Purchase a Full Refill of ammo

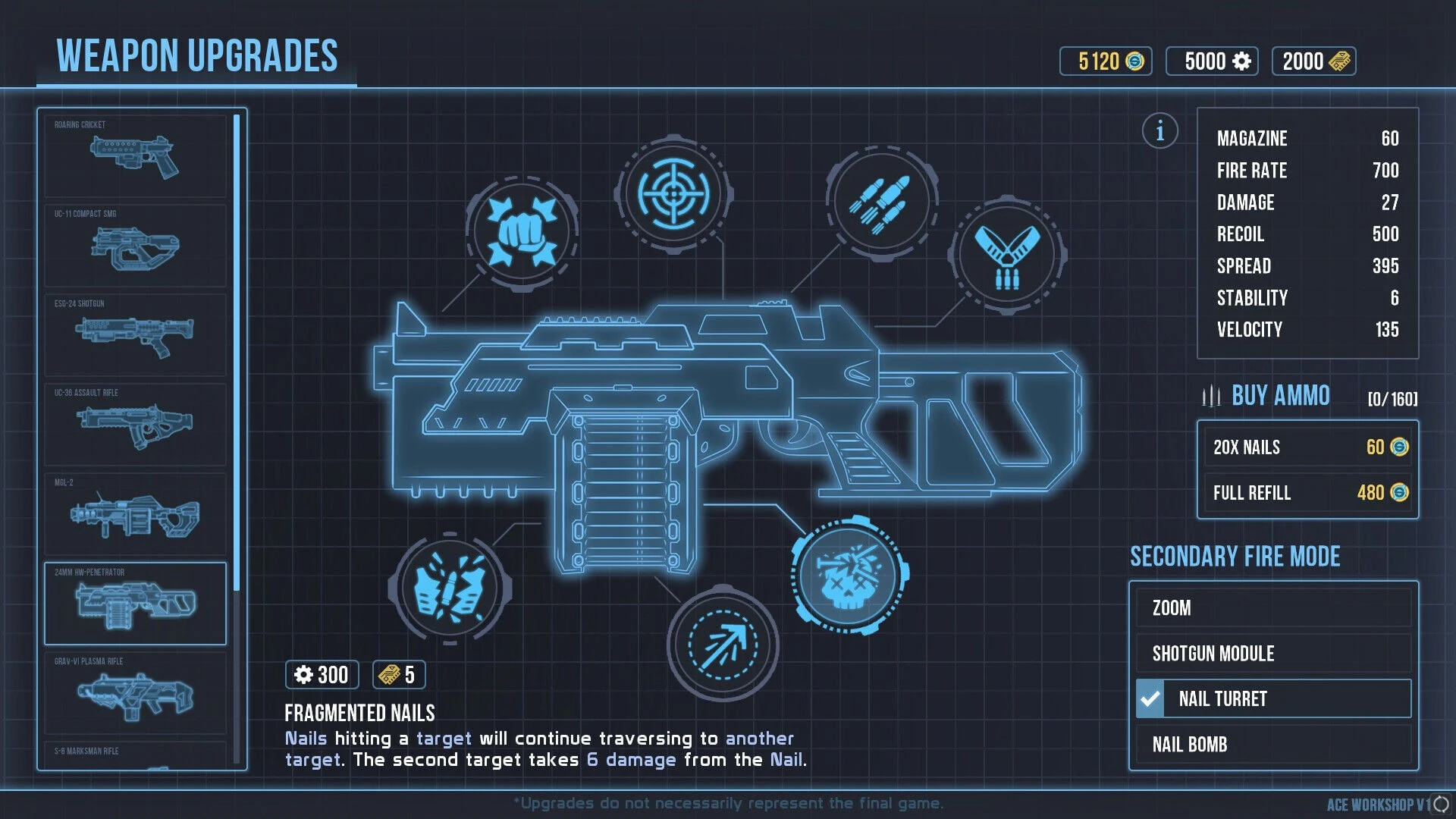(1307, 493)
